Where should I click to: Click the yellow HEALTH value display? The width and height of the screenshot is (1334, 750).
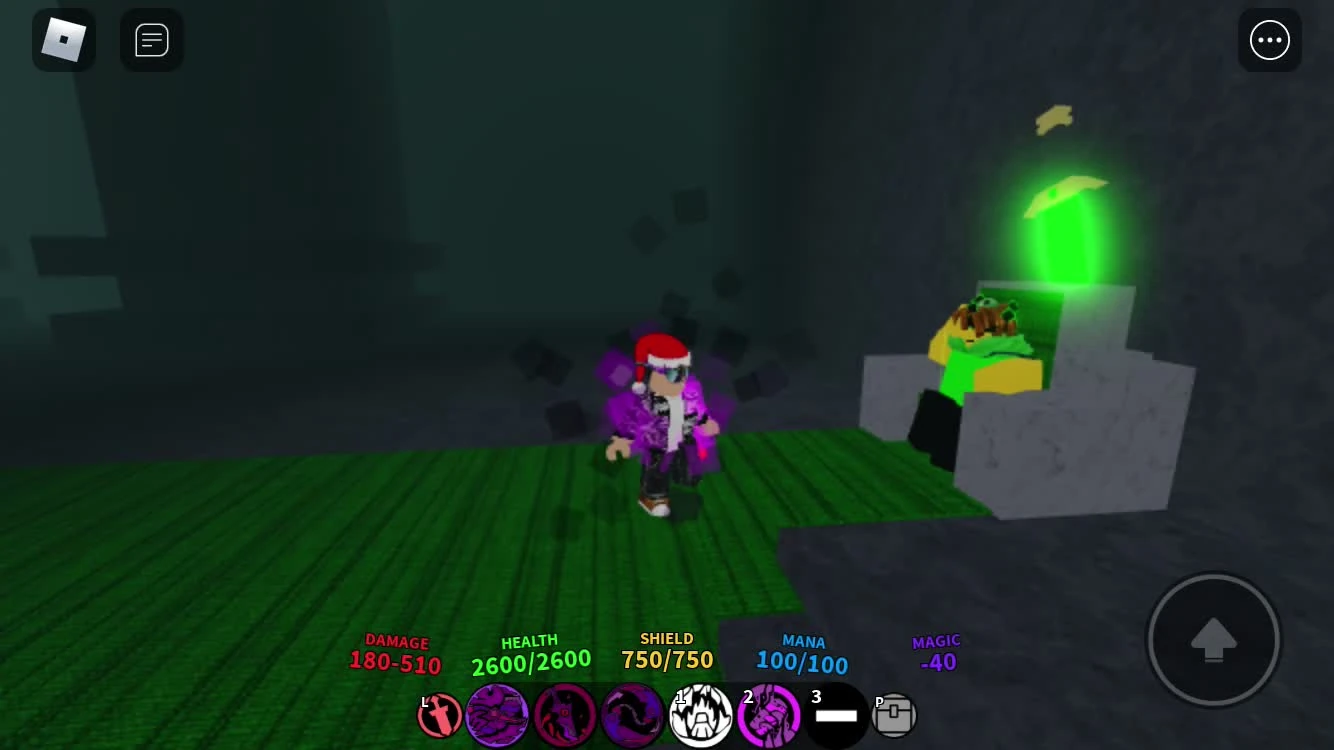coord(530,659)
